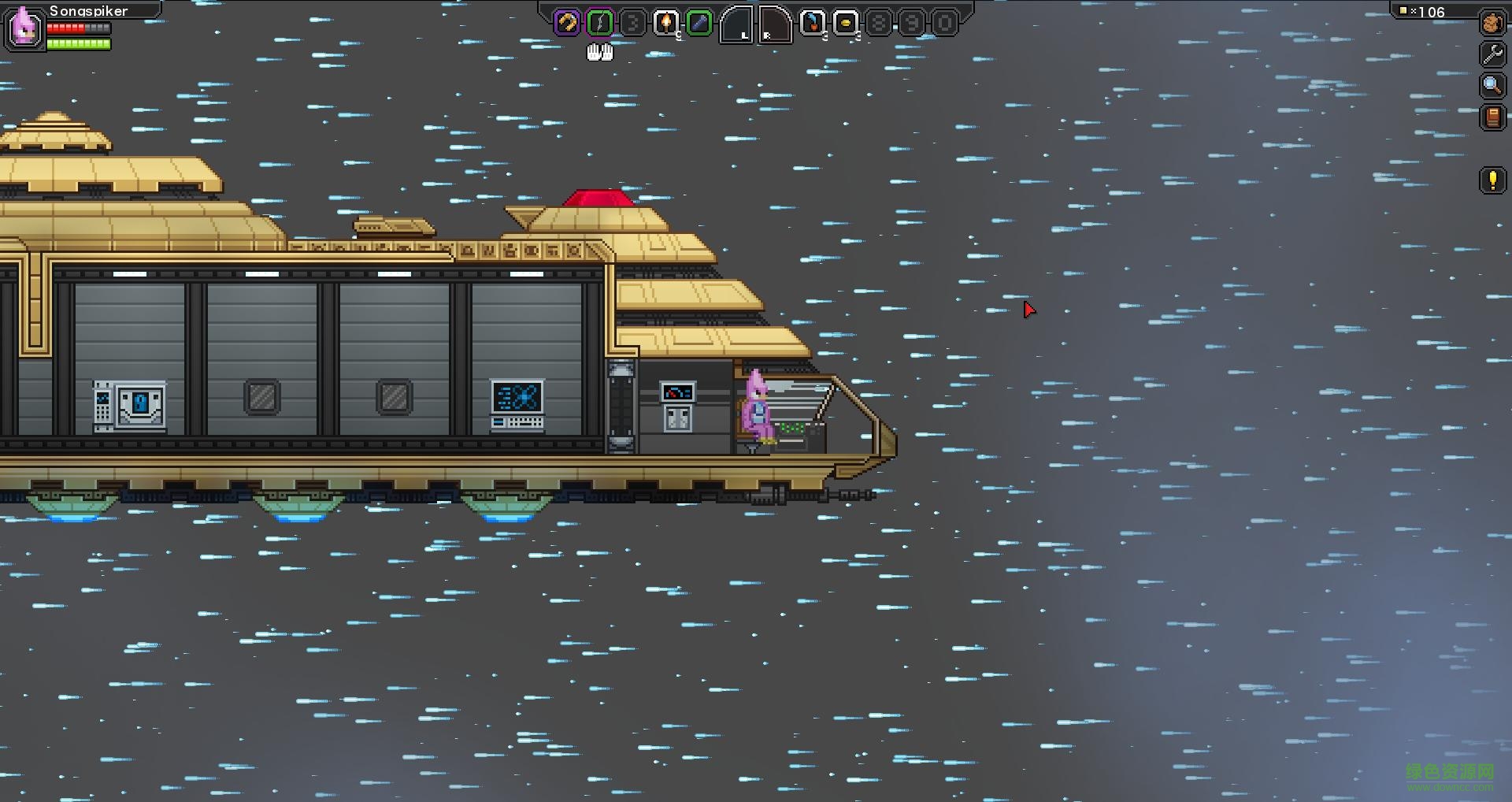The width and height of the screenshot is (1512, 802).
Task: Select the coin pouch hotbar slot
Action: pyautogui.click(x=847, y=22)
